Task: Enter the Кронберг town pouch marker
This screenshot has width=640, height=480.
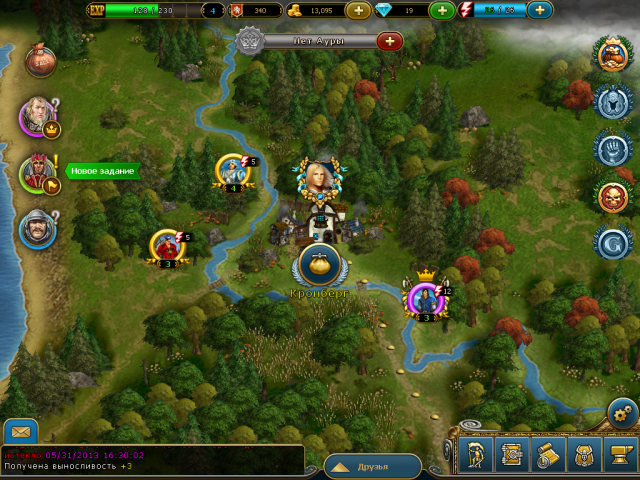Action: pos(320,265)
